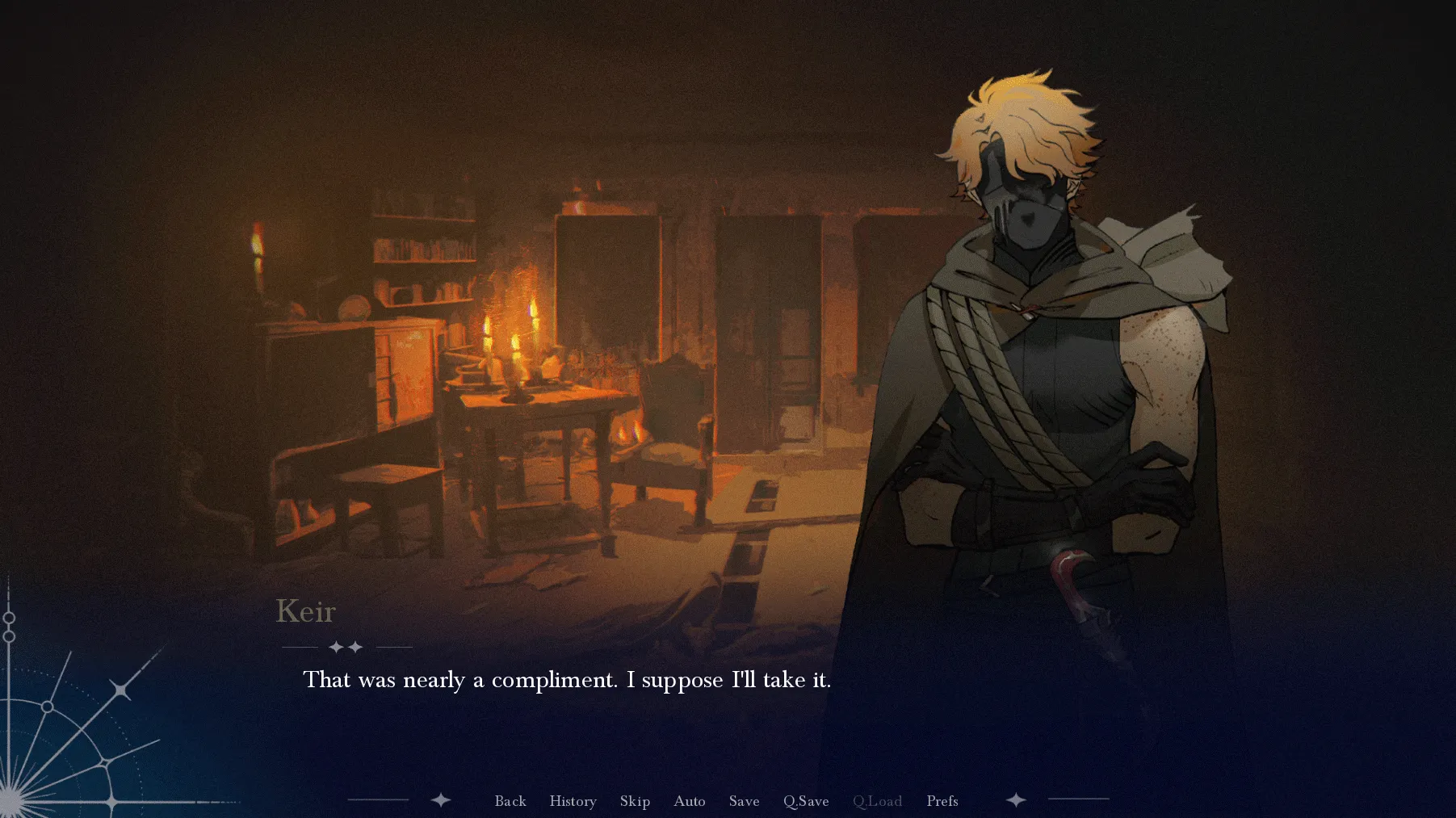Viewport: 1456px width, 818px height.
Task: Click the line separator left of the star icon
Action: point(380,799)
